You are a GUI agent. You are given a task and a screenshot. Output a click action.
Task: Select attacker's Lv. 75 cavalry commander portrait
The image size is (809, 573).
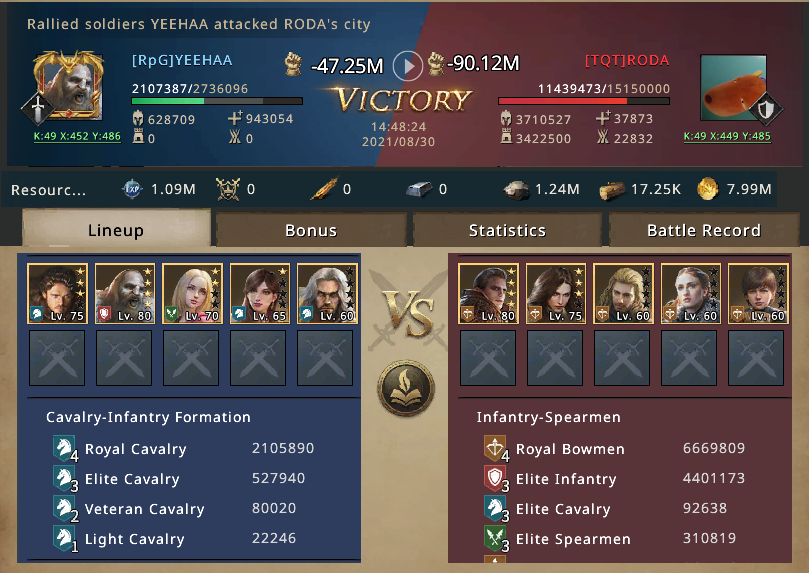(x=57, y=294)
